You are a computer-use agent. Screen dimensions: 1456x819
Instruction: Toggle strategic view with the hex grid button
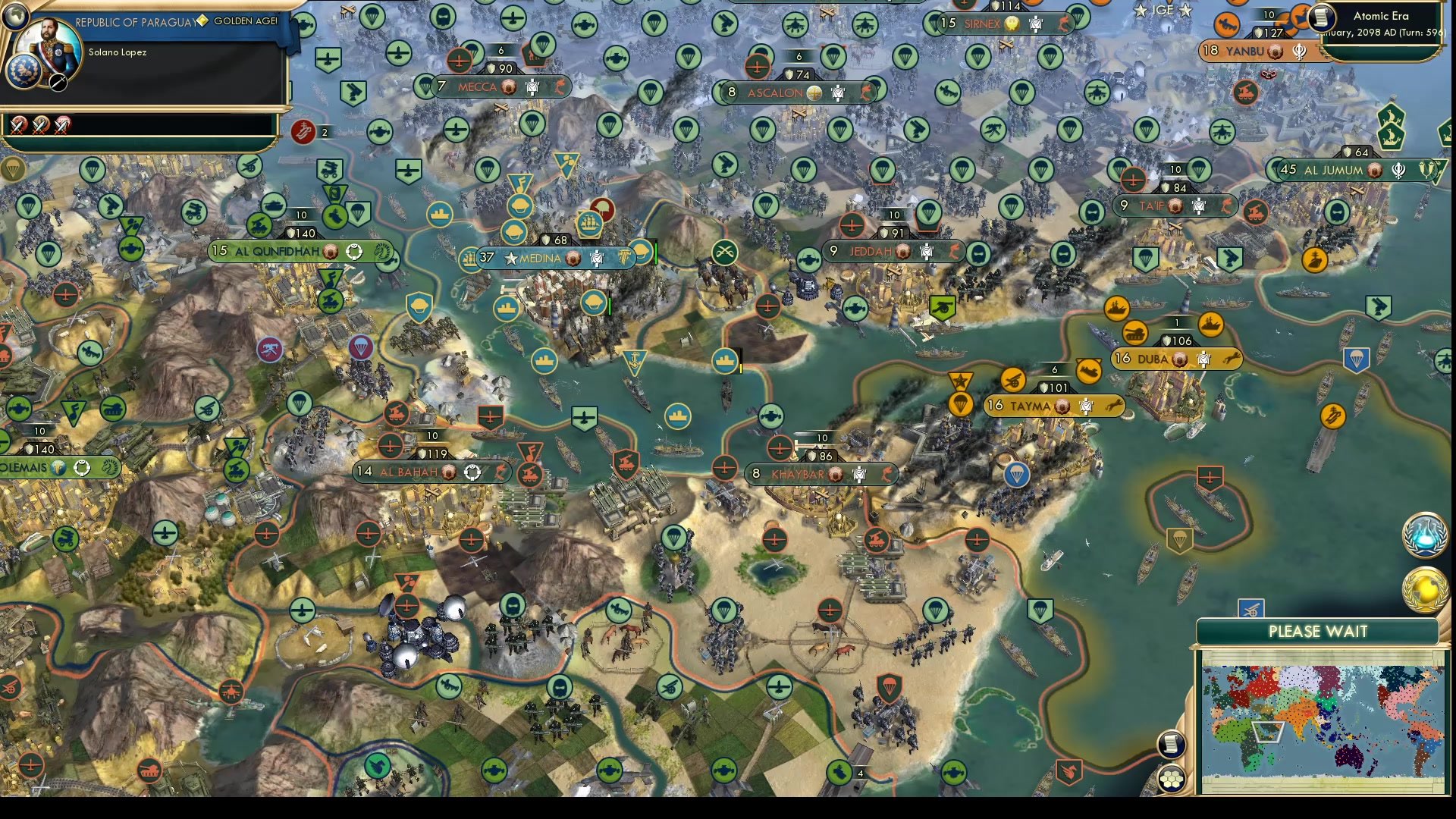tap(1172, 777)
